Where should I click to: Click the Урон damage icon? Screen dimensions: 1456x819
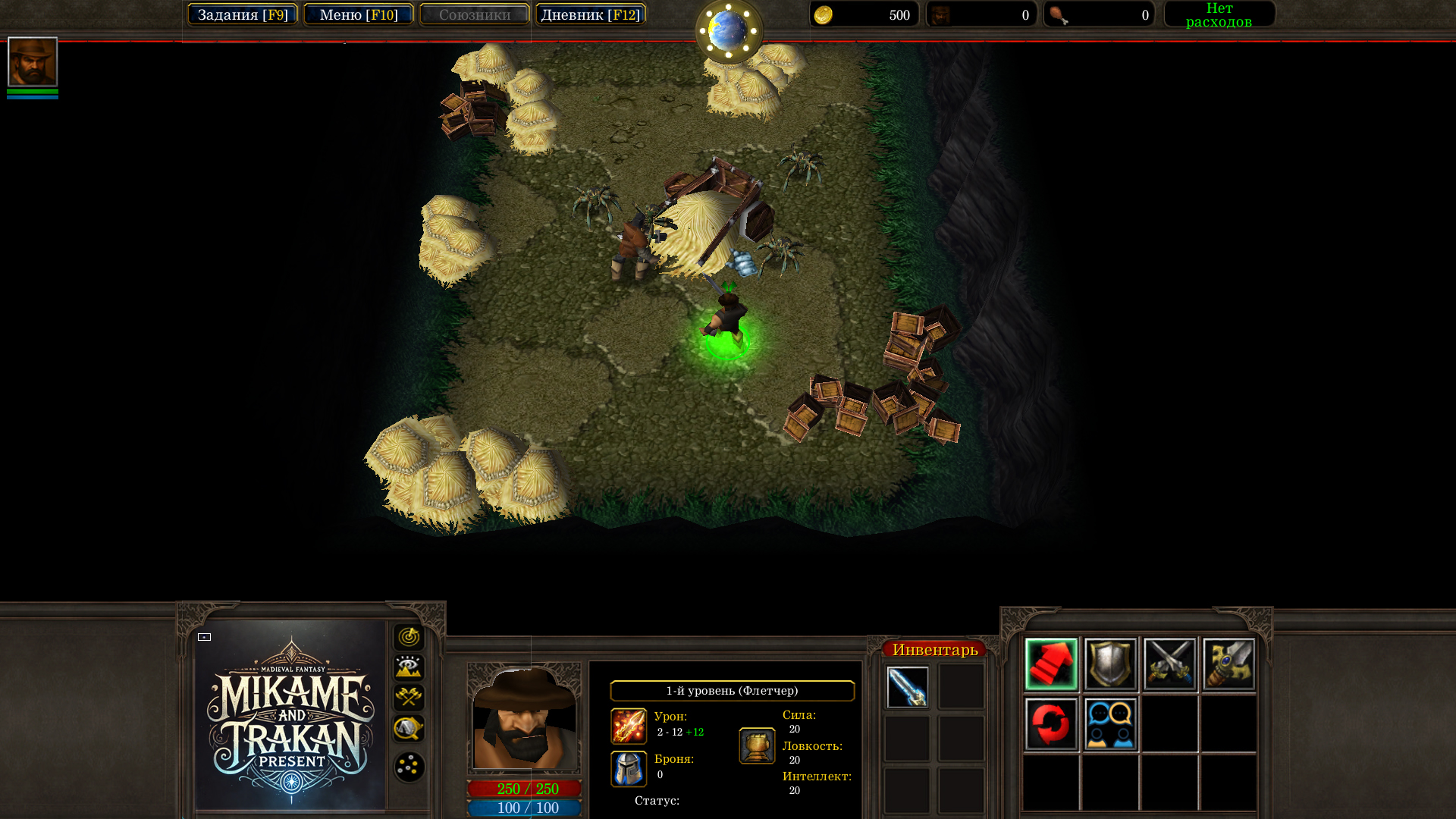pos(629,726)
